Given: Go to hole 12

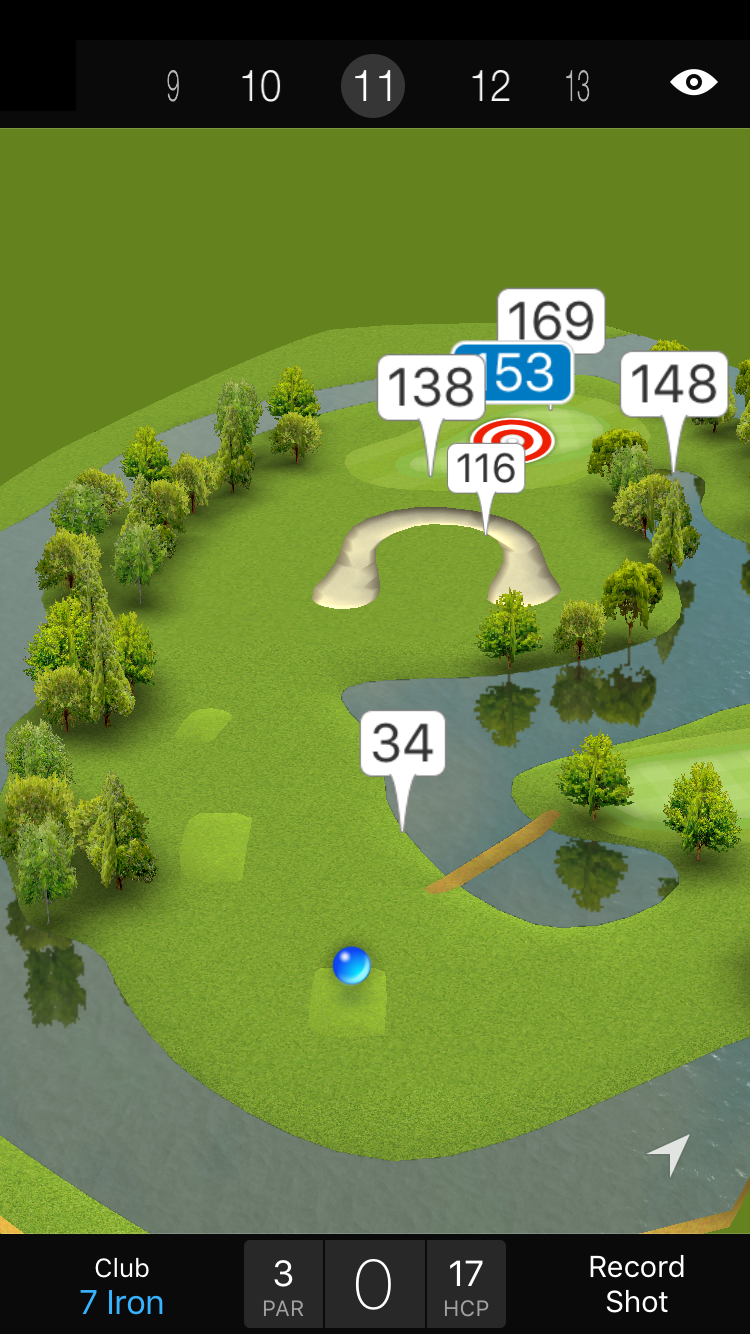Looking at the screenshot, I should click(490, 87).
